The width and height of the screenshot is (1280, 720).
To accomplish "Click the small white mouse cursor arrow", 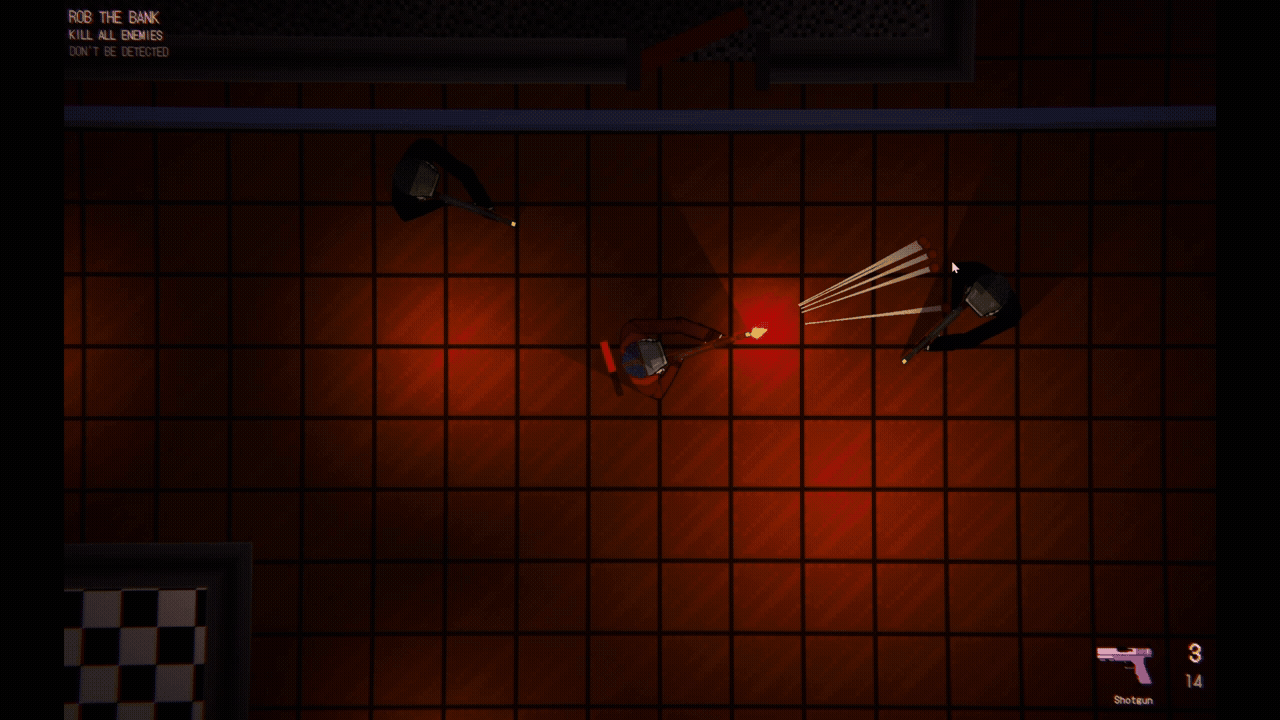I will click(x=953, y=267).
